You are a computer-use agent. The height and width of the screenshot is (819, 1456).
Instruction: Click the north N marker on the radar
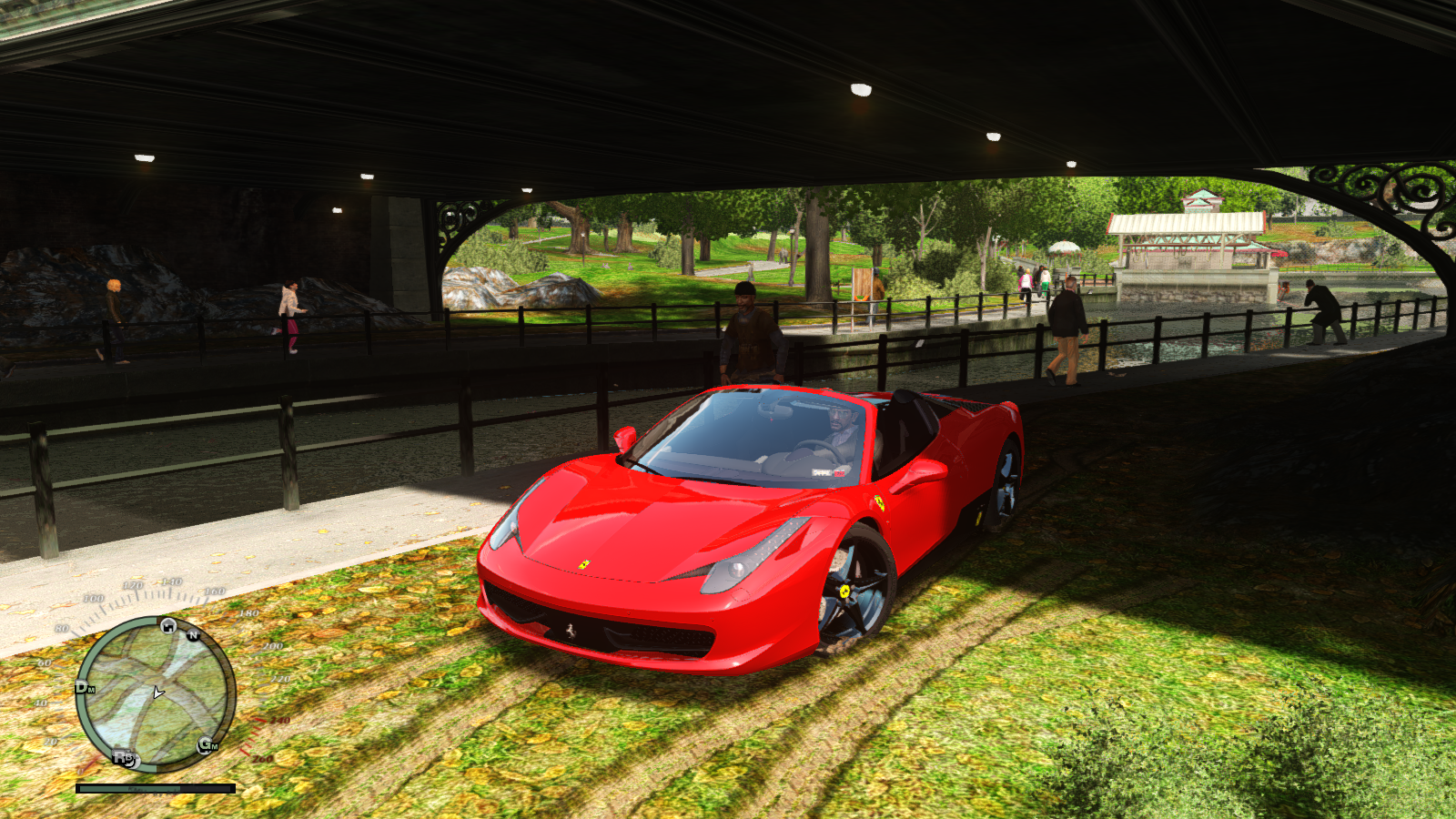click(193, 634)
